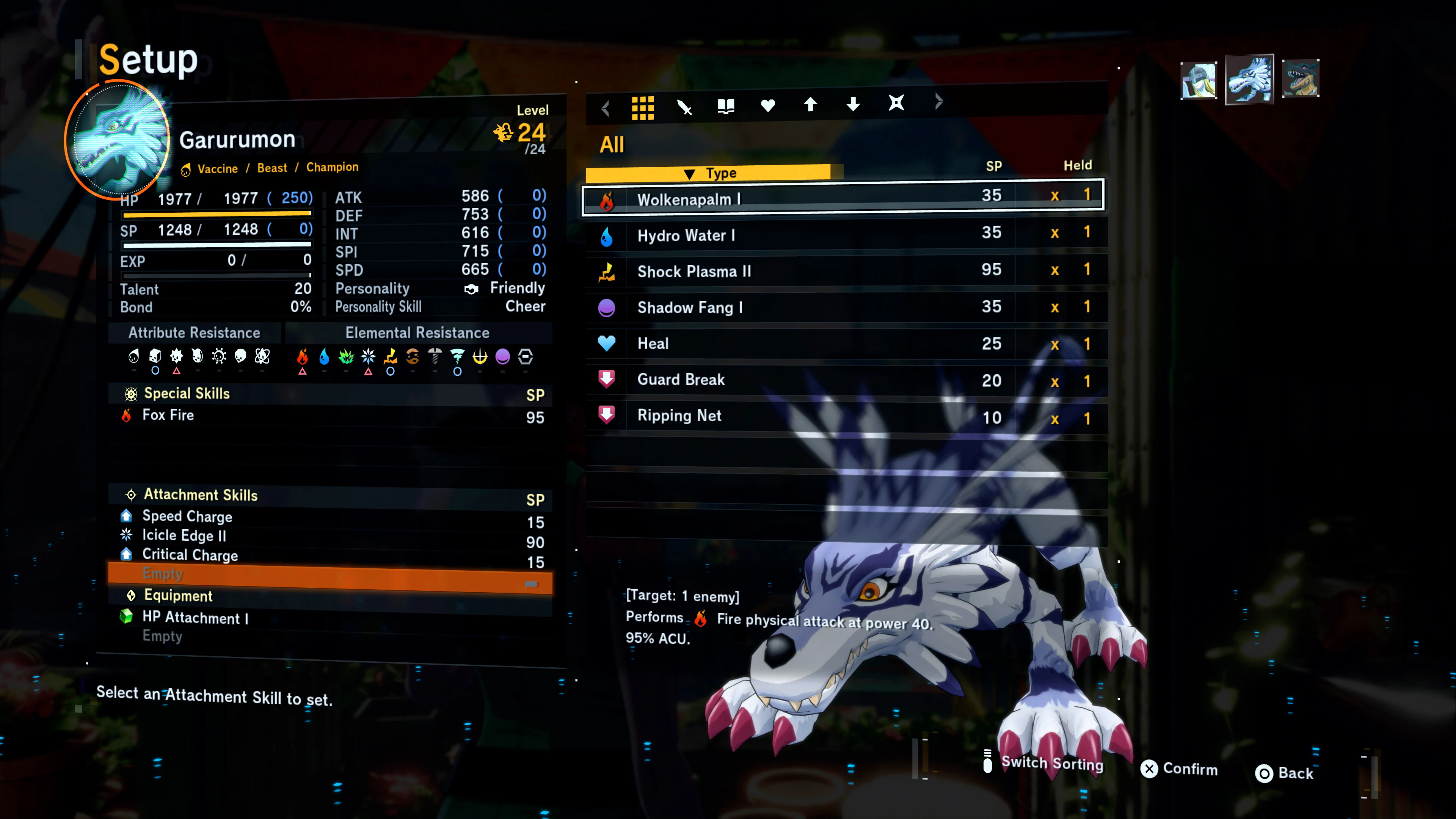The image size is (1456, 819).
Task: Open the book skill category filter
Action: tap(726, 105)
